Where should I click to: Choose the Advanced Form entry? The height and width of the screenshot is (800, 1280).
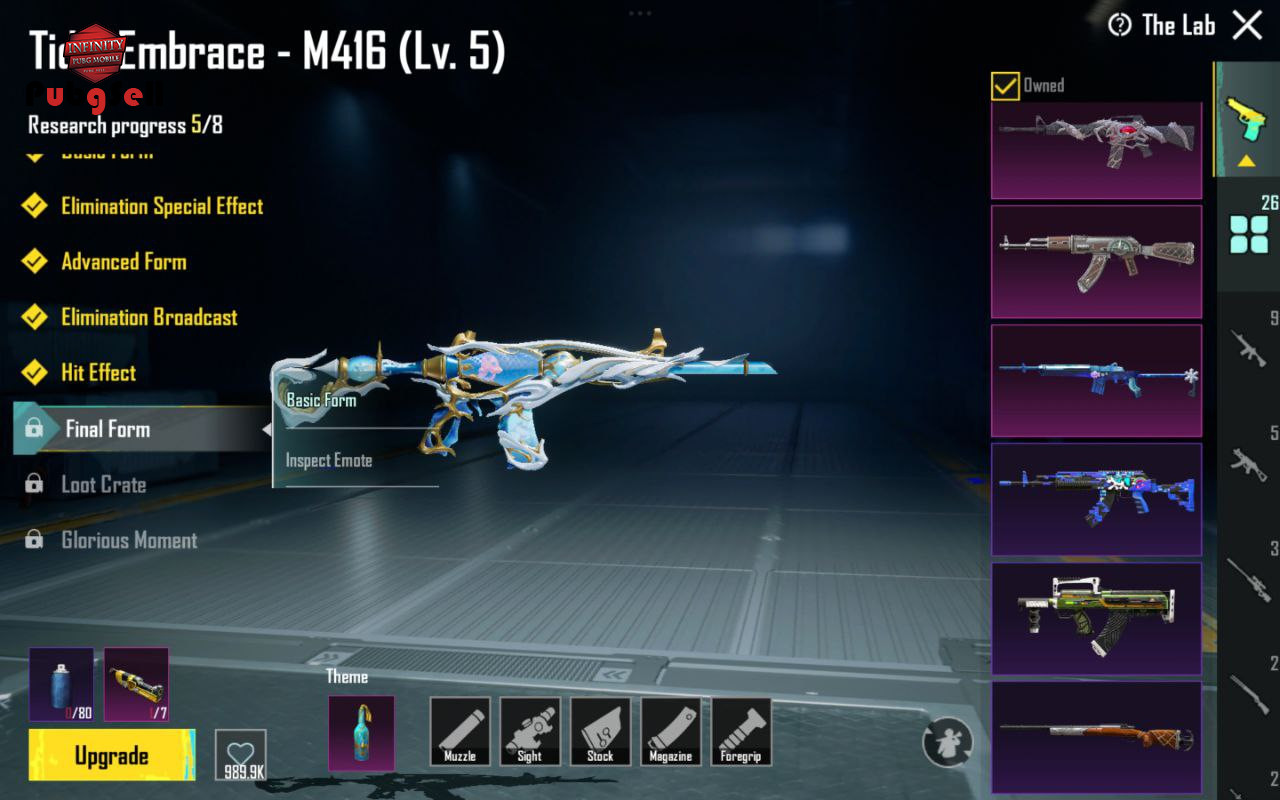point(124,262)
